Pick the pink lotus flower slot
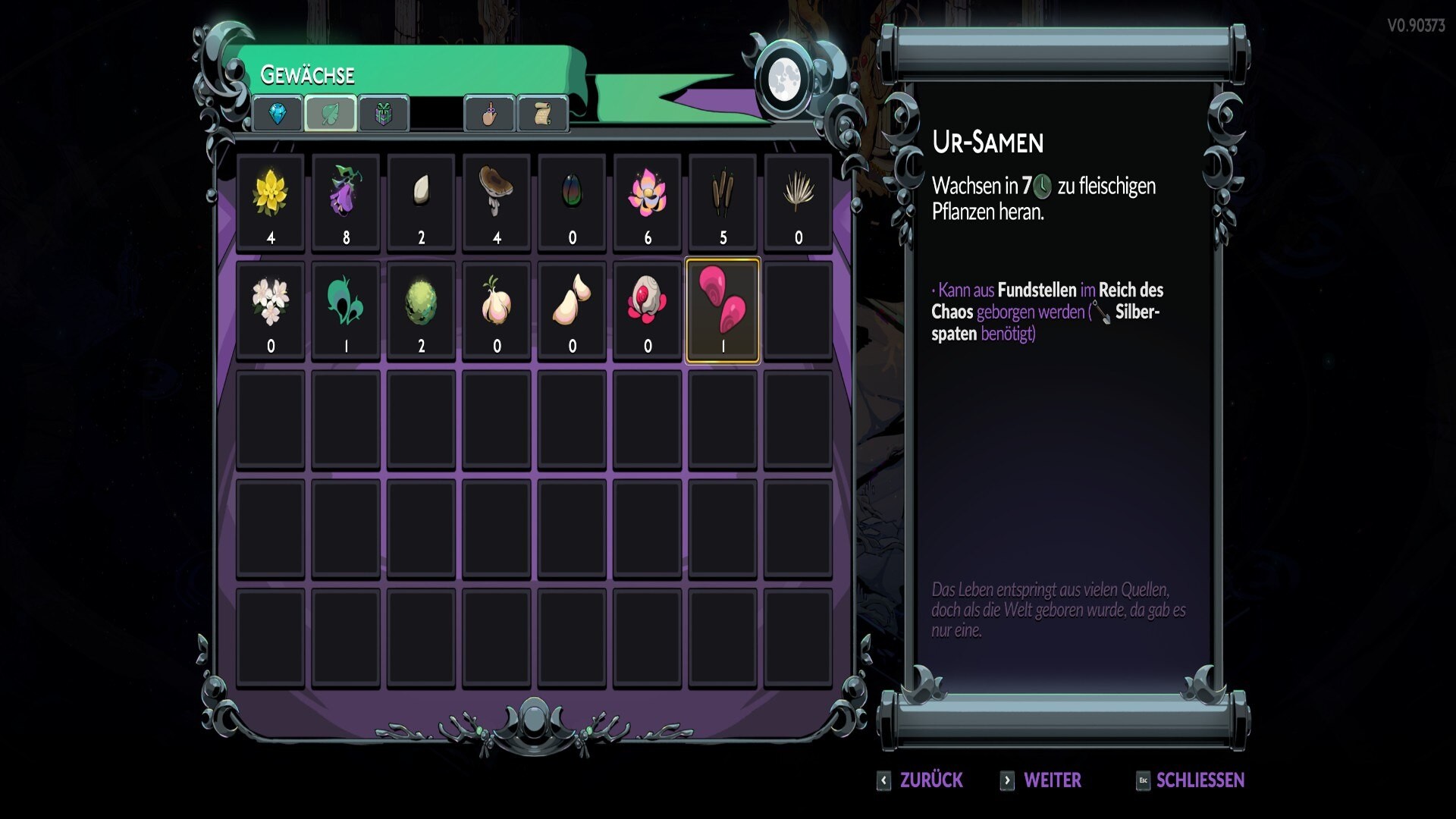This screenshot has width=1456, height=819. coord(647,202)
